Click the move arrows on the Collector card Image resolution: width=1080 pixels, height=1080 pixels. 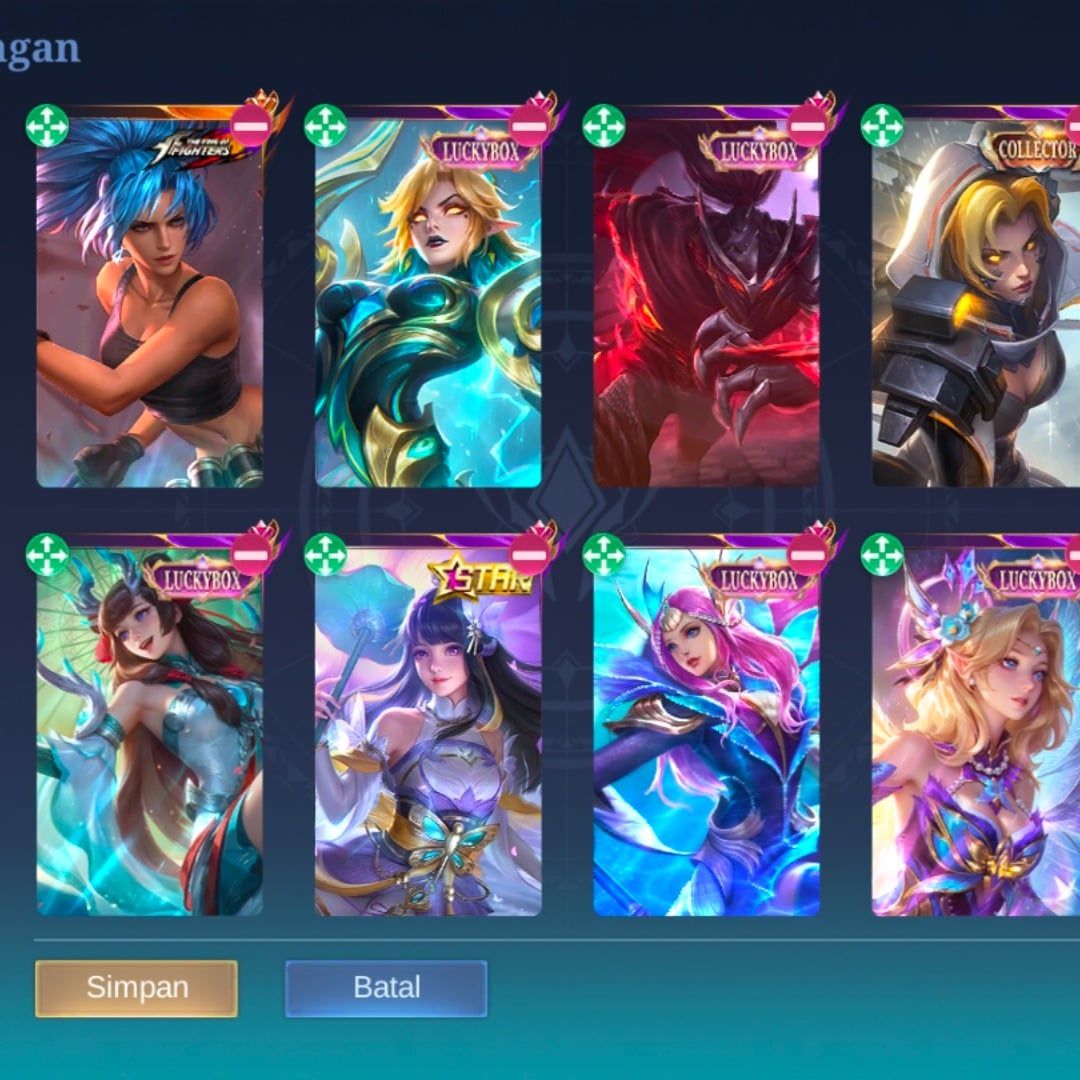(882, 126)
